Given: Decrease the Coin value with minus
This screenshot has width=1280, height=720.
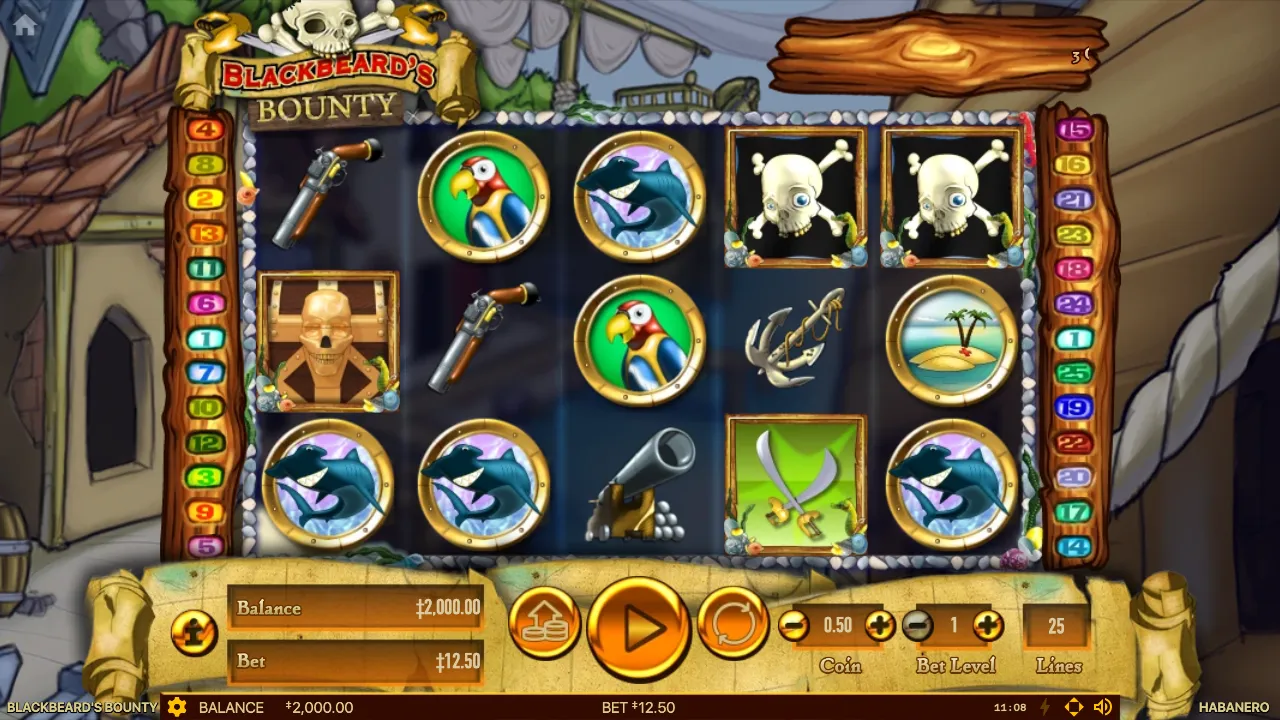Looking at the screenshot, I should (x=796, y=626).
